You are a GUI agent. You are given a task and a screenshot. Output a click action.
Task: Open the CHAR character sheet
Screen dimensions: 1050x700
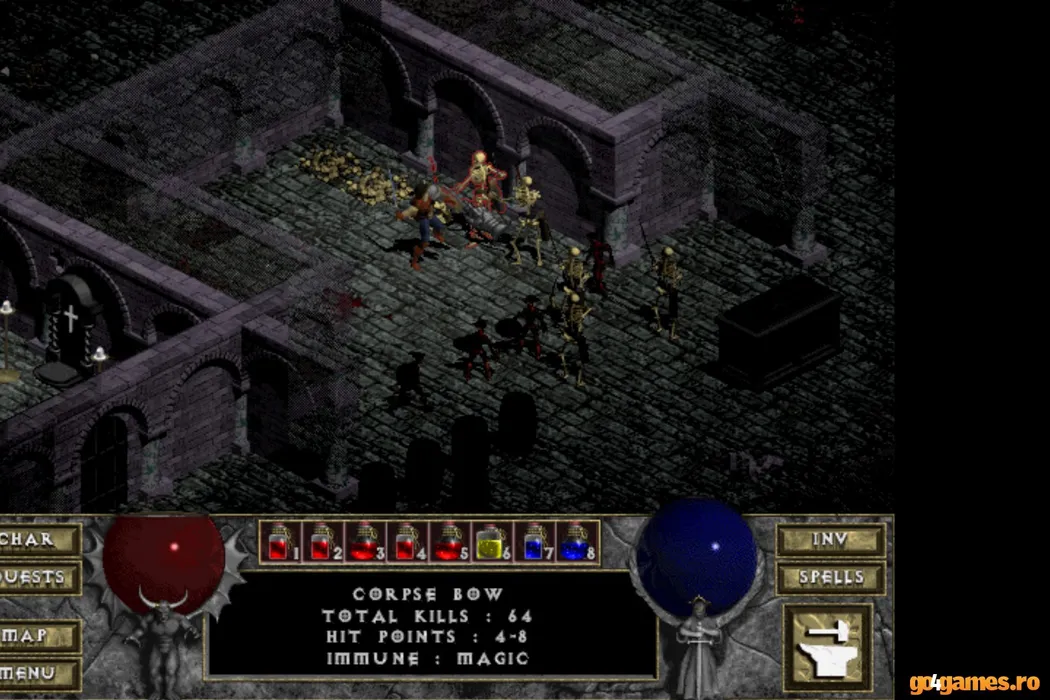coord(38,539)
